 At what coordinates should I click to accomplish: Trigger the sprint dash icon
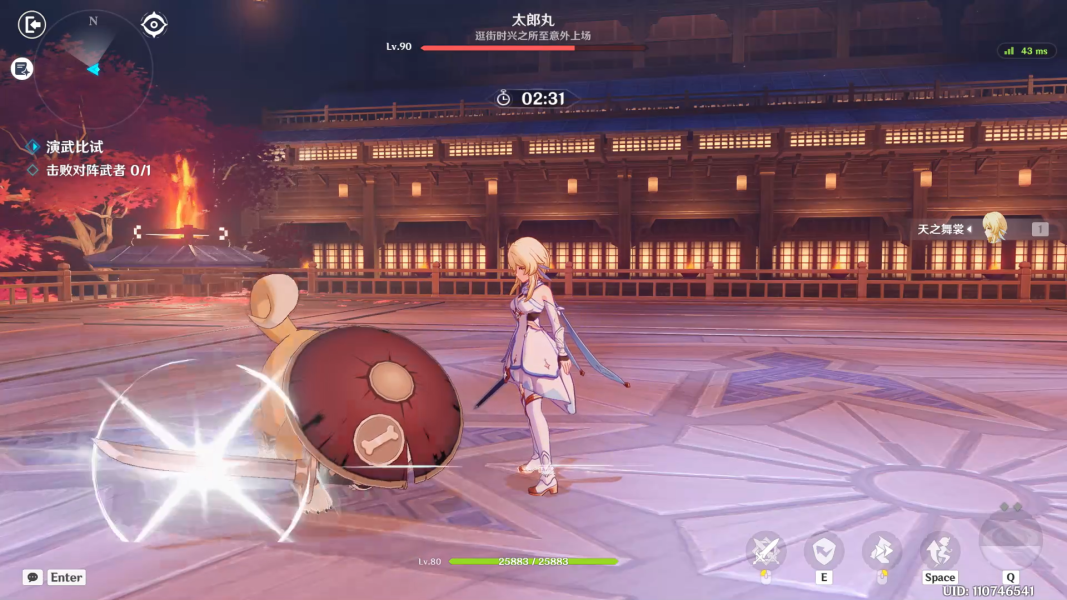pos(882,551)
